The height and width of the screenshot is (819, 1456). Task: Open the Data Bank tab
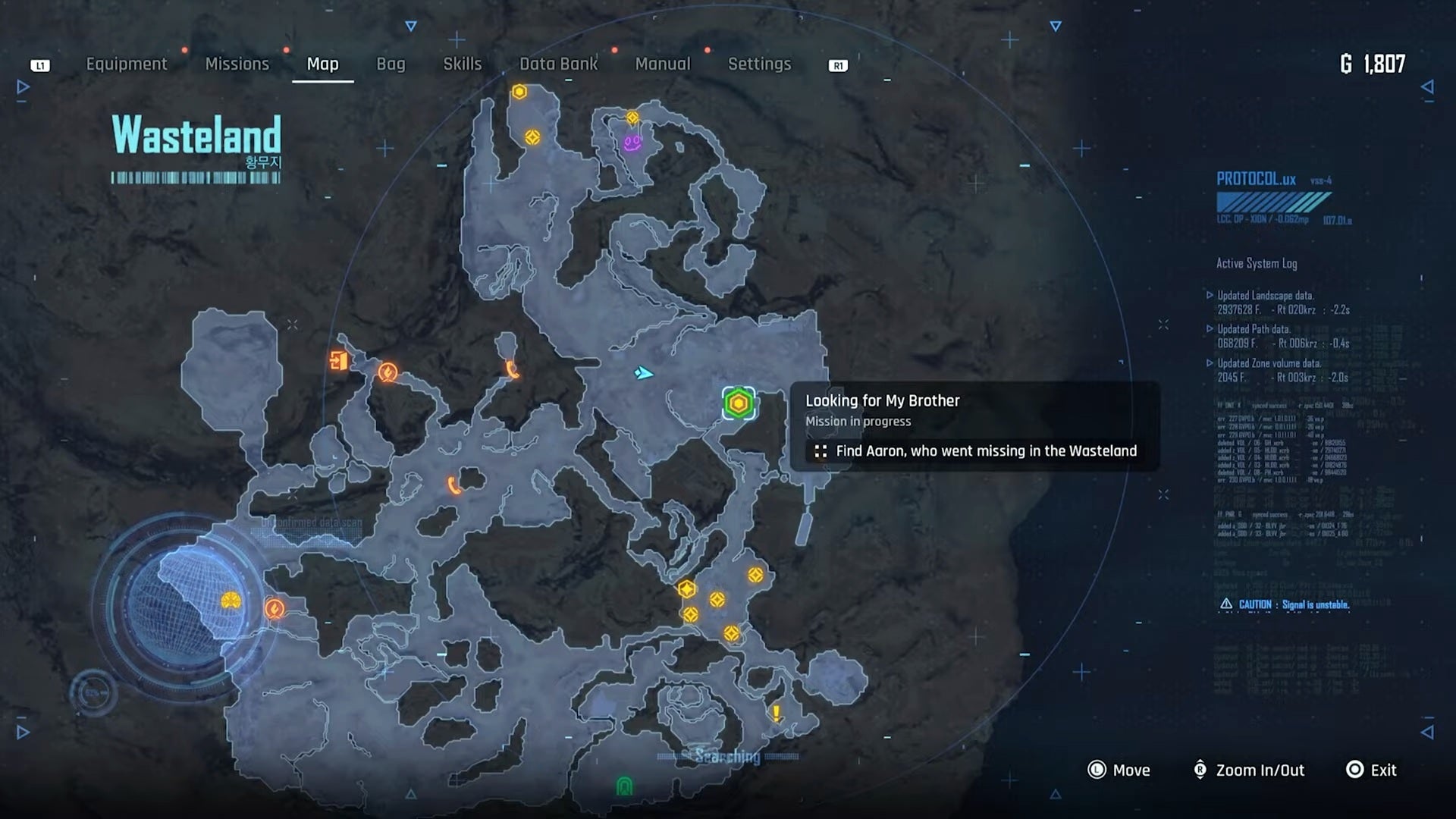click(559, 64)
